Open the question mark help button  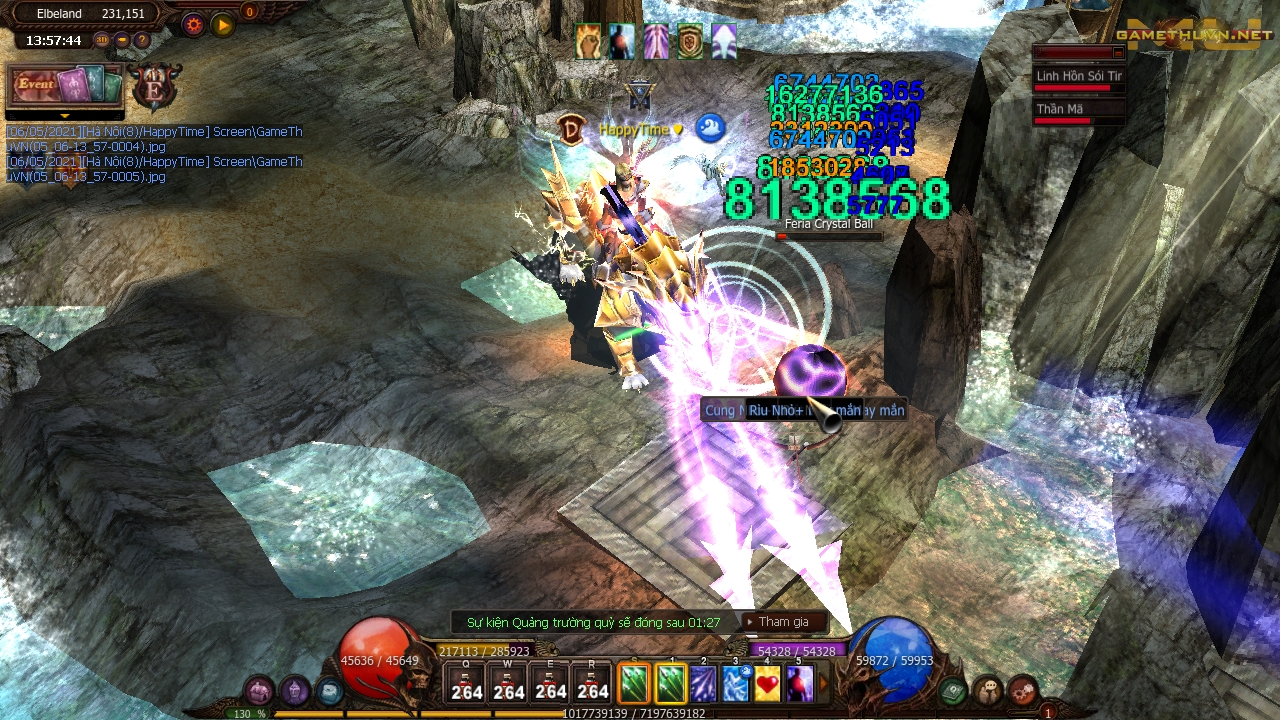[141, 41]
